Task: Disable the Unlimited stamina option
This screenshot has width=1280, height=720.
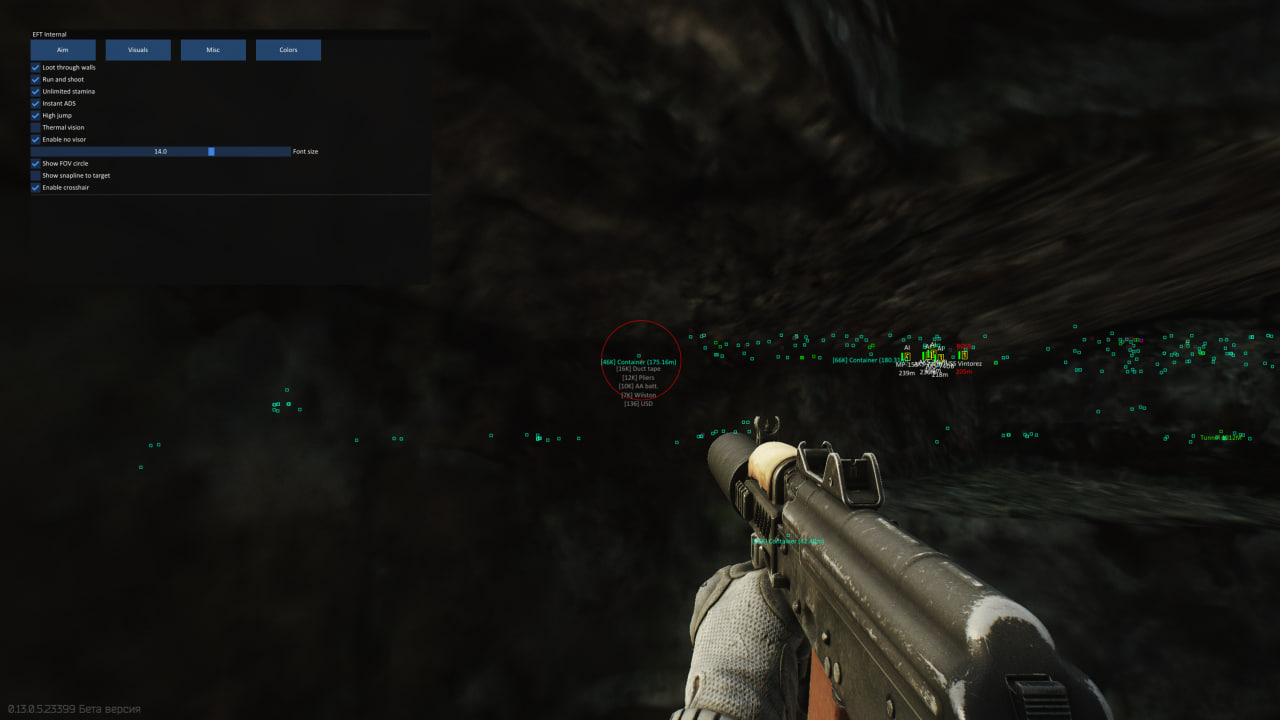Action: point(36,92)
